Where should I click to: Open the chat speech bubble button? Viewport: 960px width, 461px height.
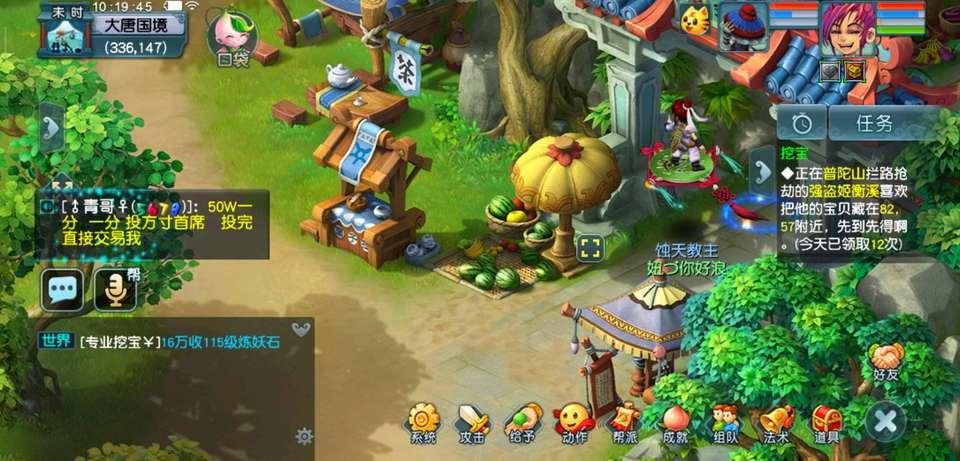click(x=62, y=290)
